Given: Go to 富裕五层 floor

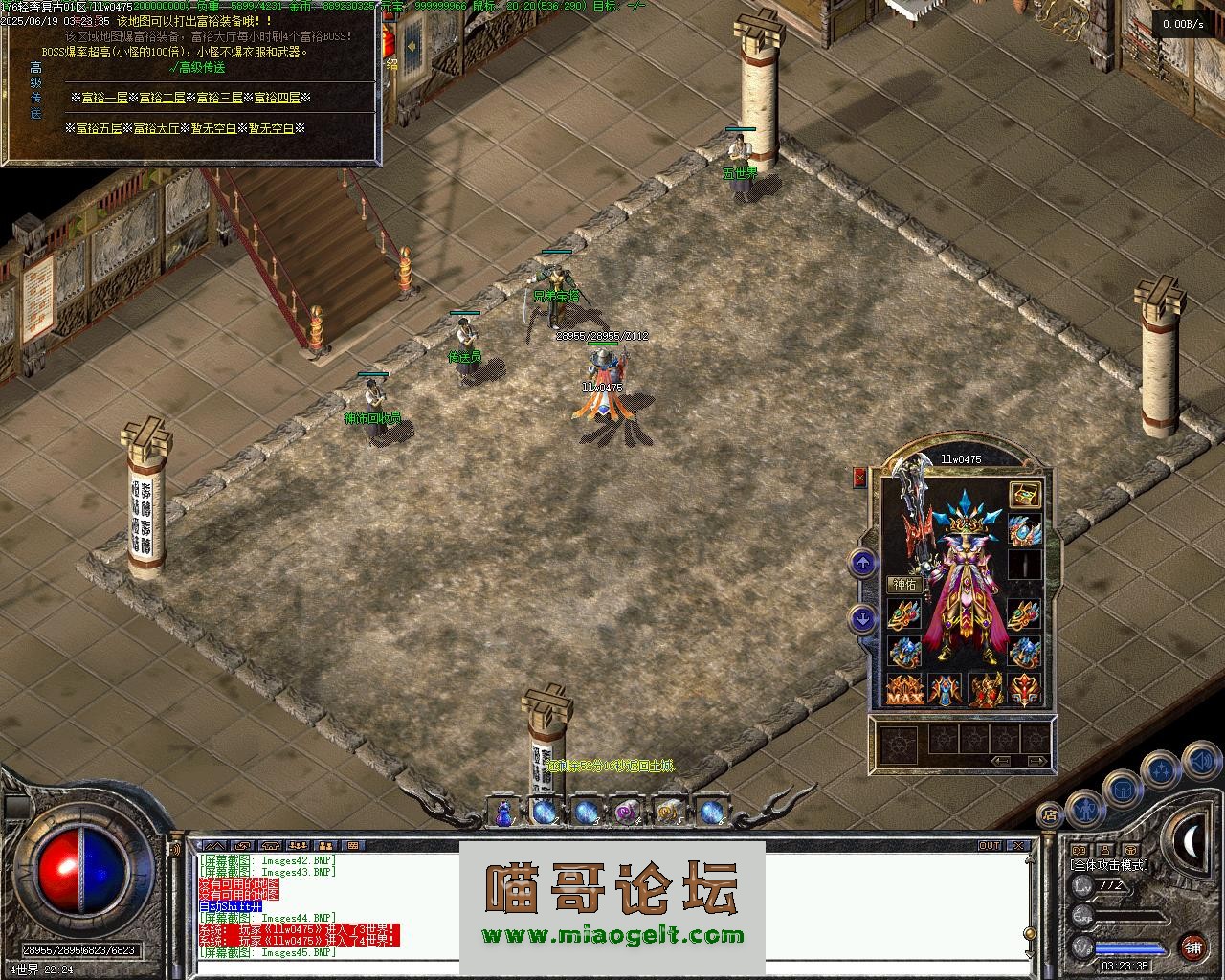Looking at the screenshot, I should (99, 128).
